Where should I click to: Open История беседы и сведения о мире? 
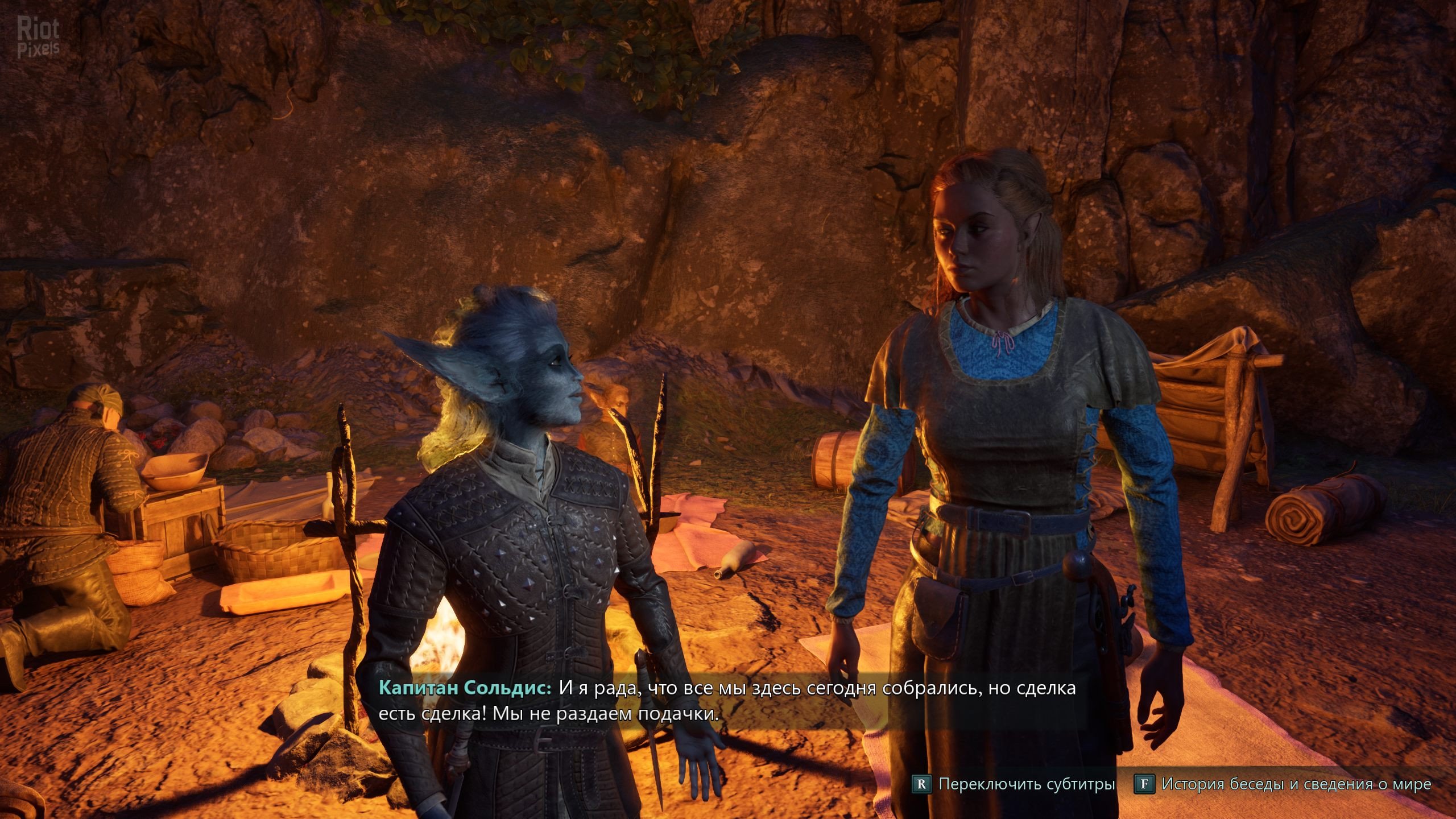1284,784
